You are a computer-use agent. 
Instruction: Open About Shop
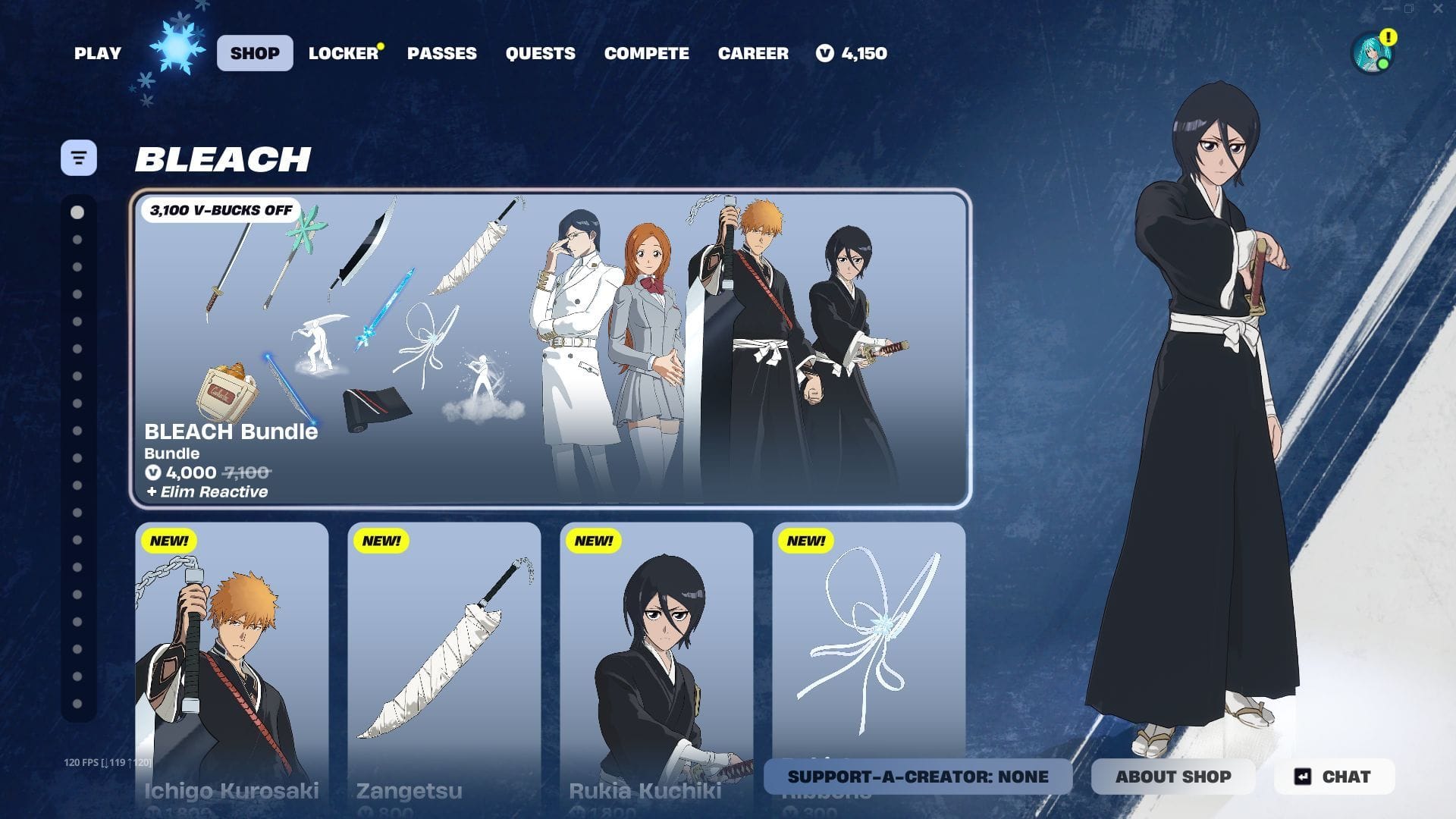point(1174,777)
